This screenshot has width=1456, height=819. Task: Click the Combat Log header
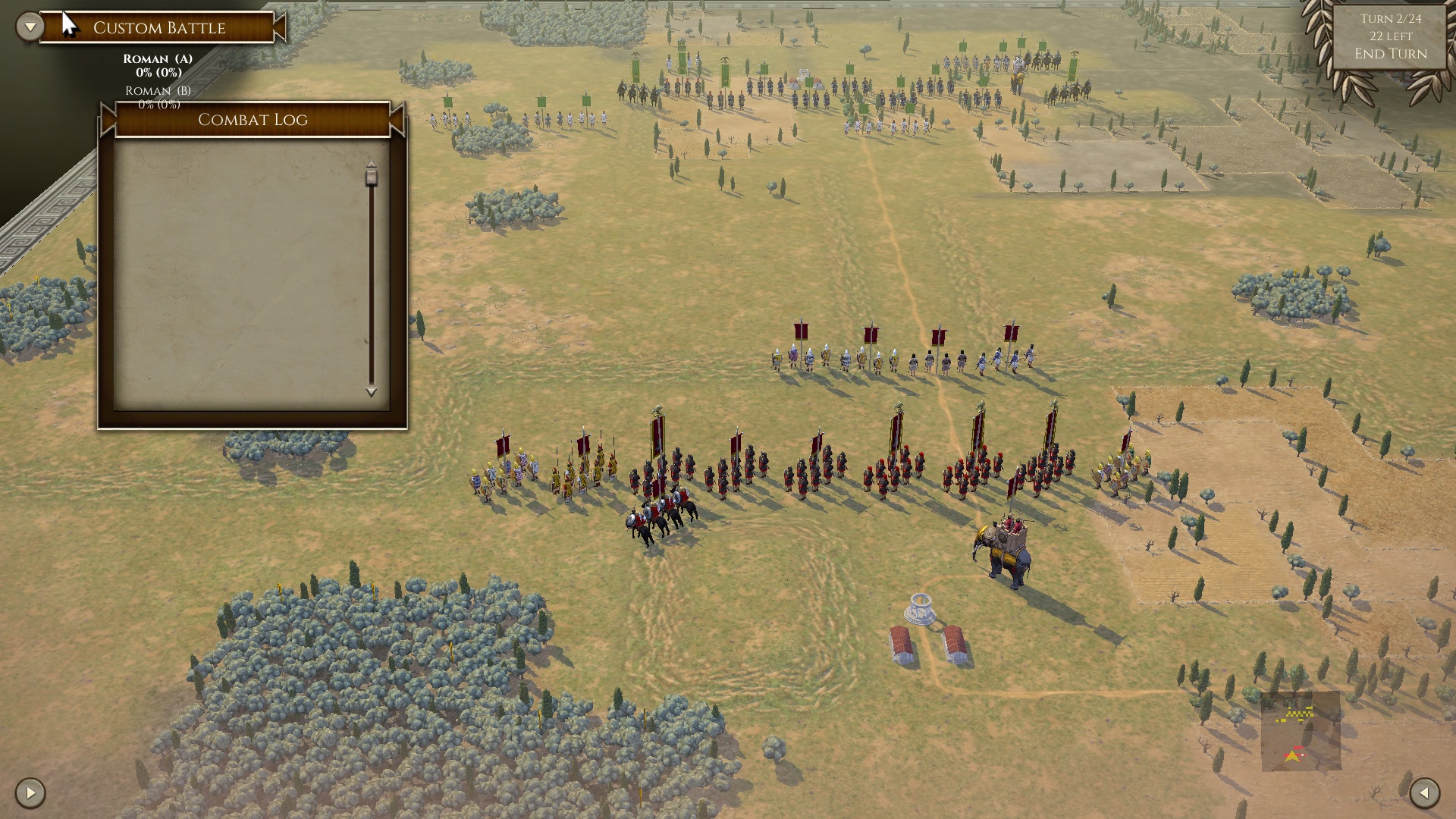tap(253, 120)
